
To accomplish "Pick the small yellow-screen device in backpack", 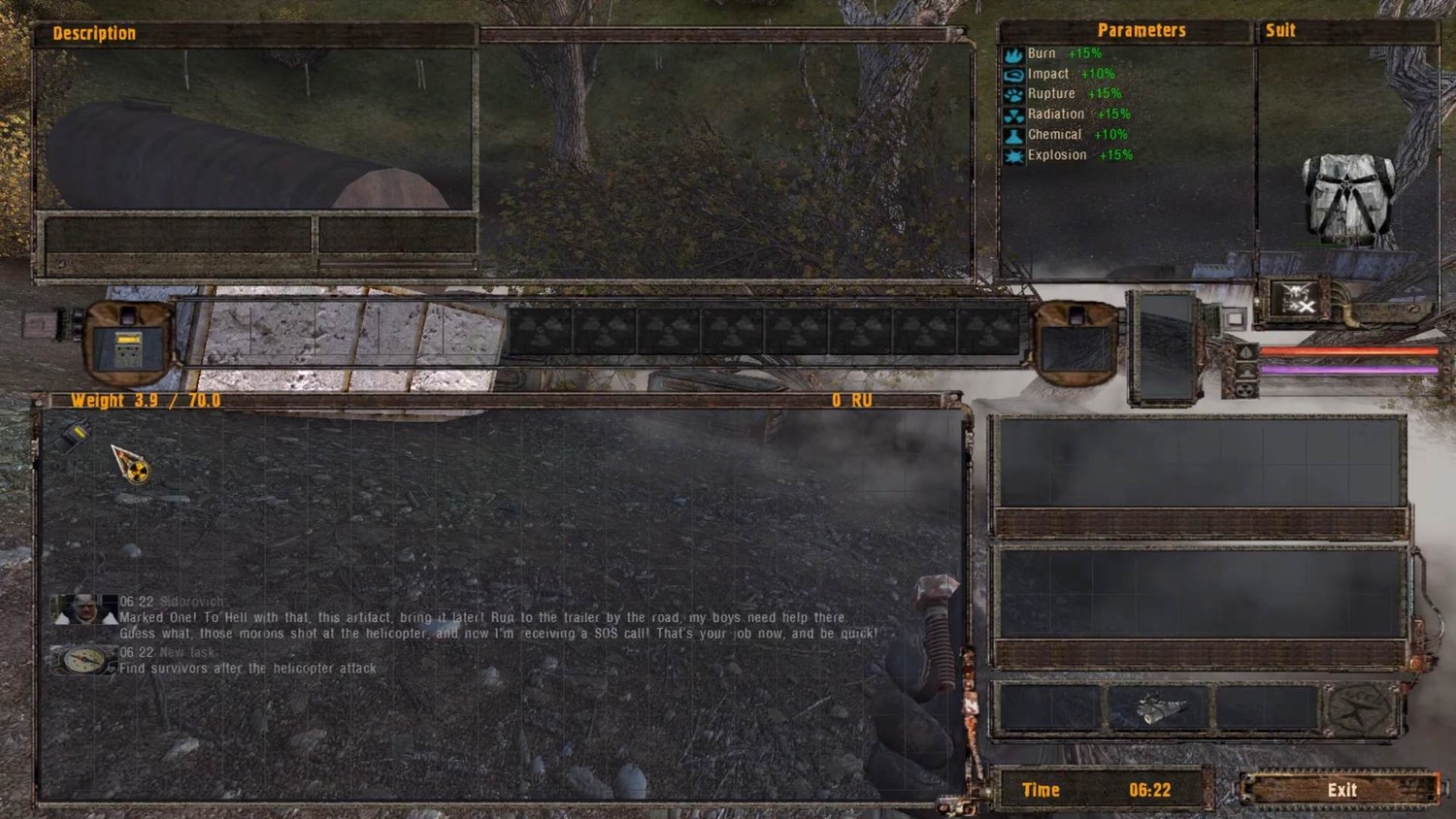I will (73, 437).
